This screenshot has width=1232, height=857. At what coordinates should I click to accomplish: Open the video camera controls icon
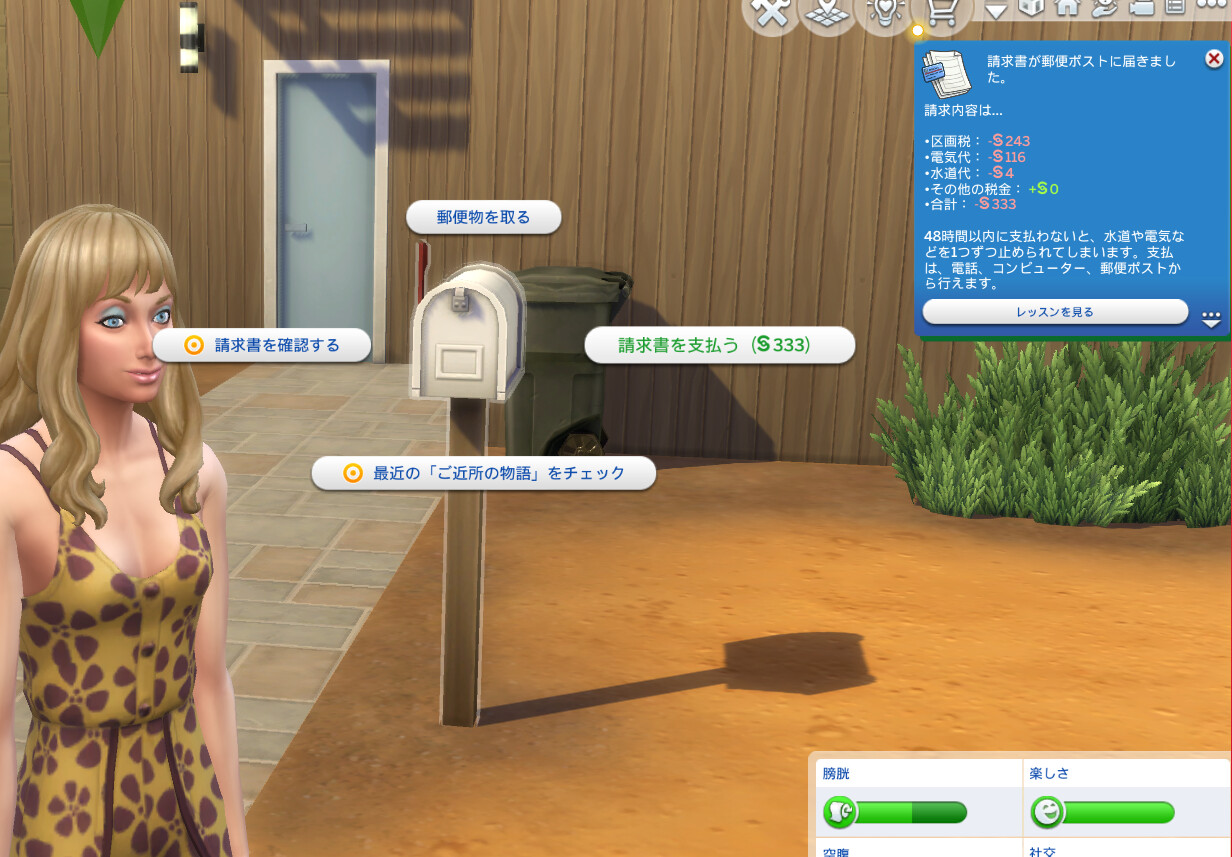1140,8
